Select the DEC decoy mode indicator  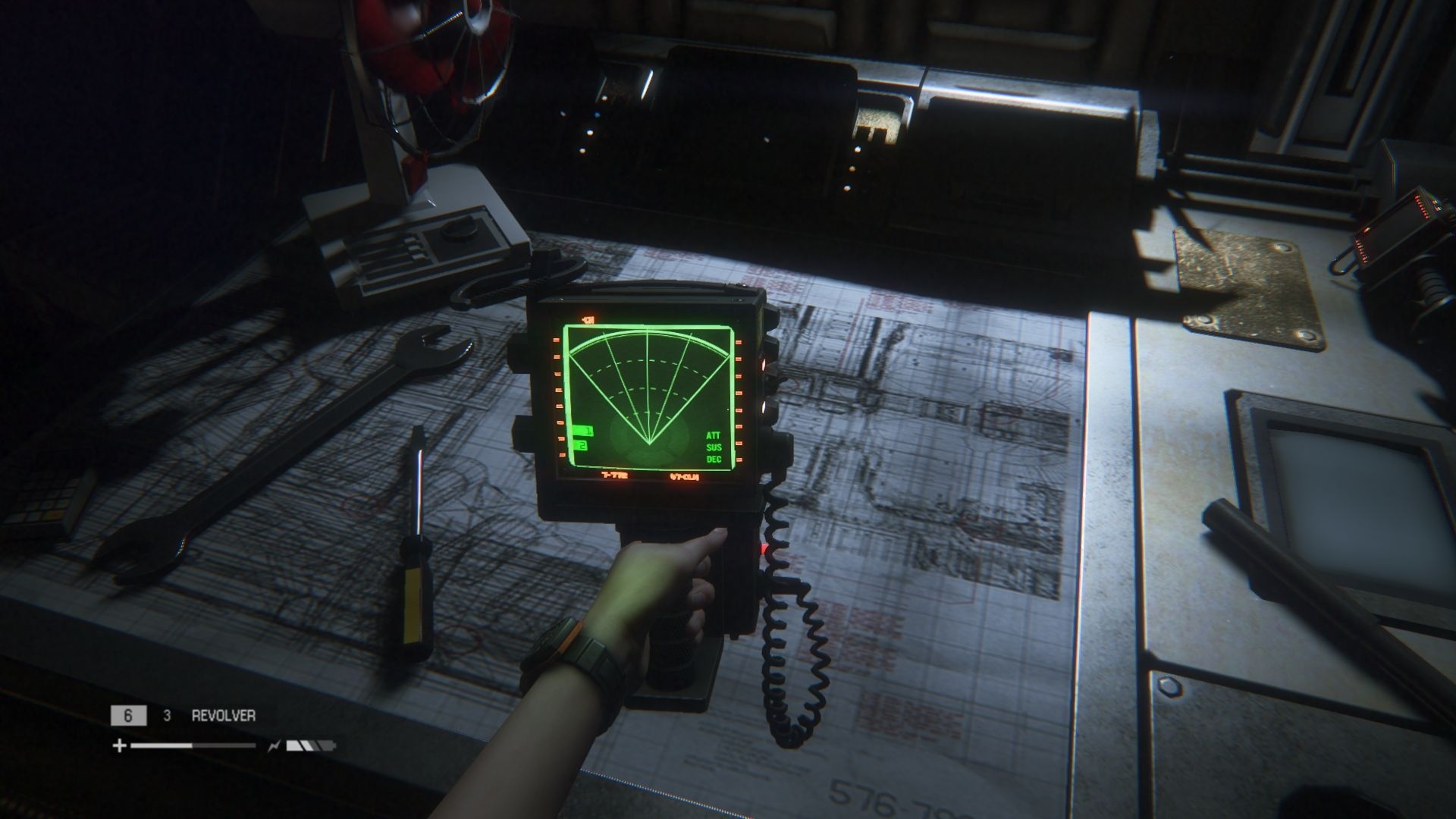713,460
